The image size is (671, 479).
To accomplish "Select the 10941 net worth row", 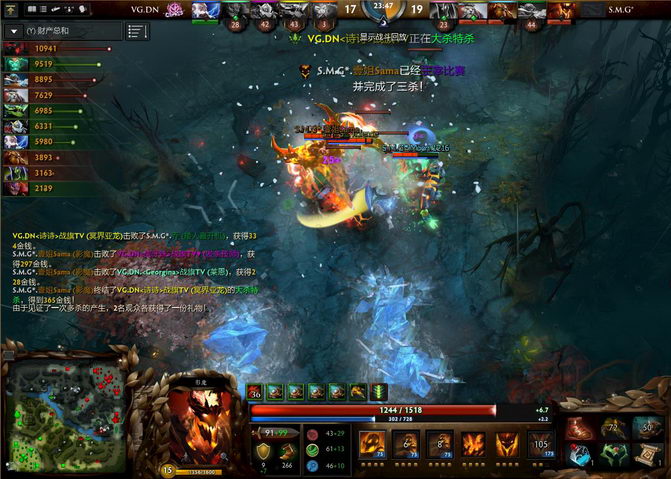I will pyautogui.click(x=40, y=48).
